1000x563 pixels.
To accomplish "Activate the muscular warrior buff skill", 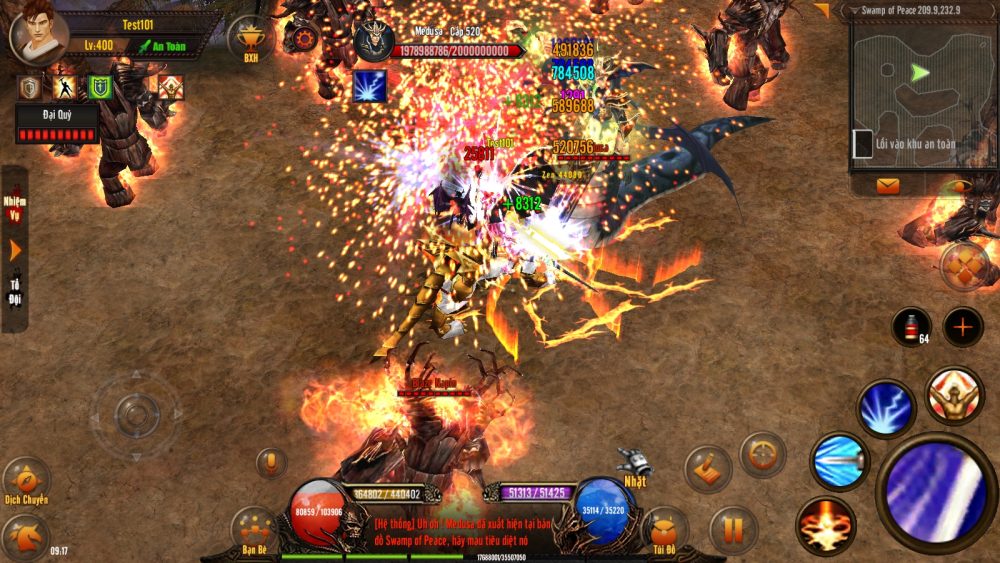I will tap(953, 395).
